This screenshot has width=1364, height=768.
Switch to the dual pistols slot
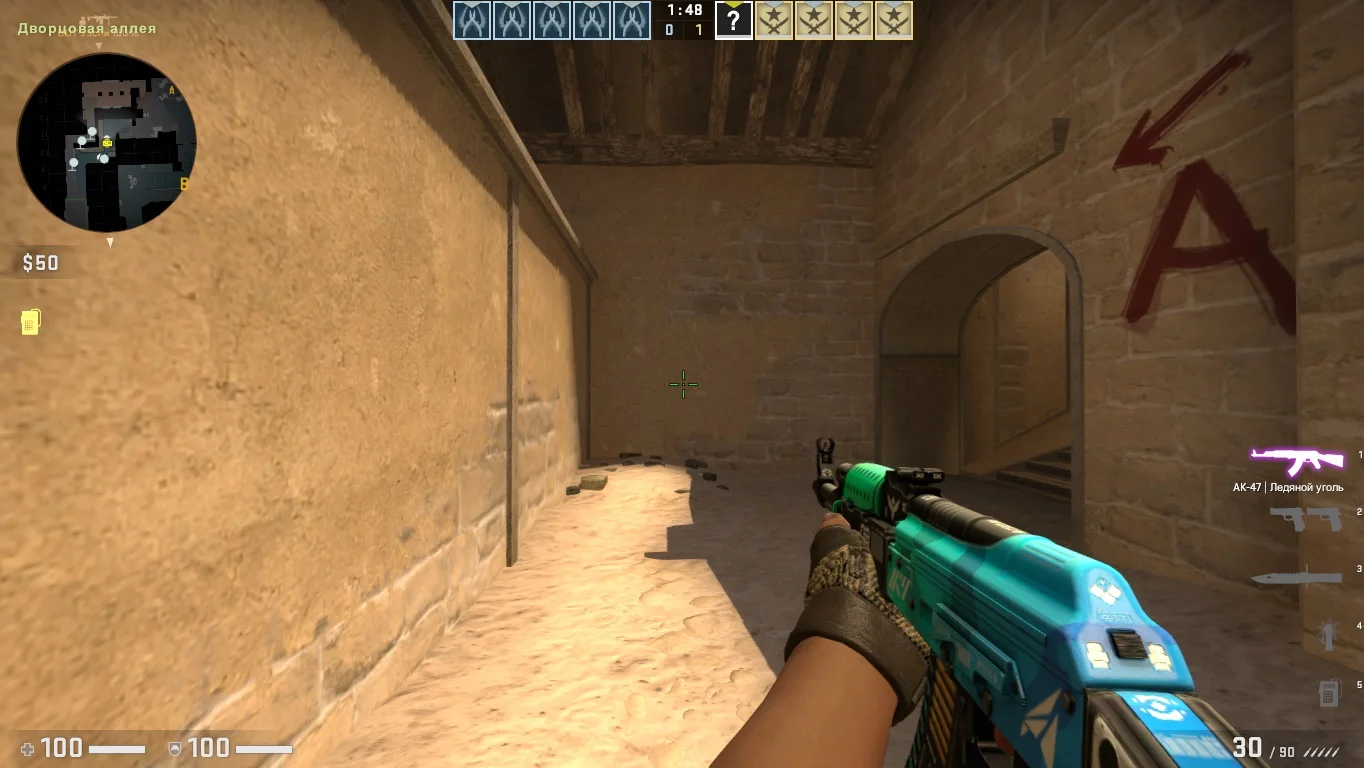coord(1305,518)
